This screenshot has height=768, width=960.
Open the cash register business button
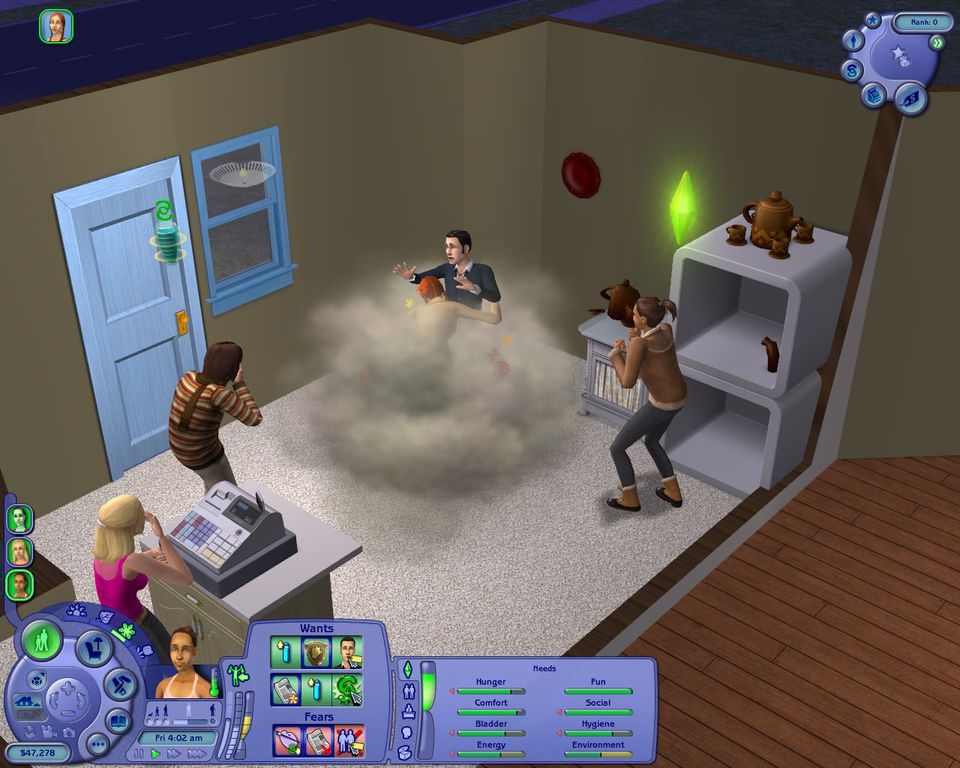point(874,95)
